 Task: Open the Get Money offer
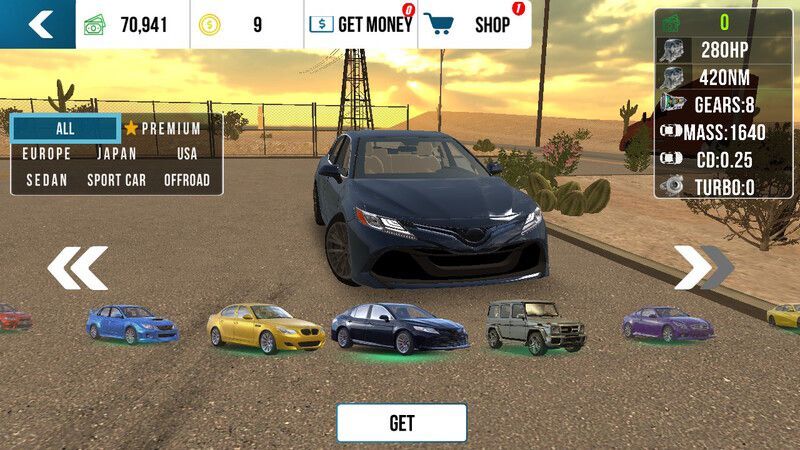click(360, 25)
